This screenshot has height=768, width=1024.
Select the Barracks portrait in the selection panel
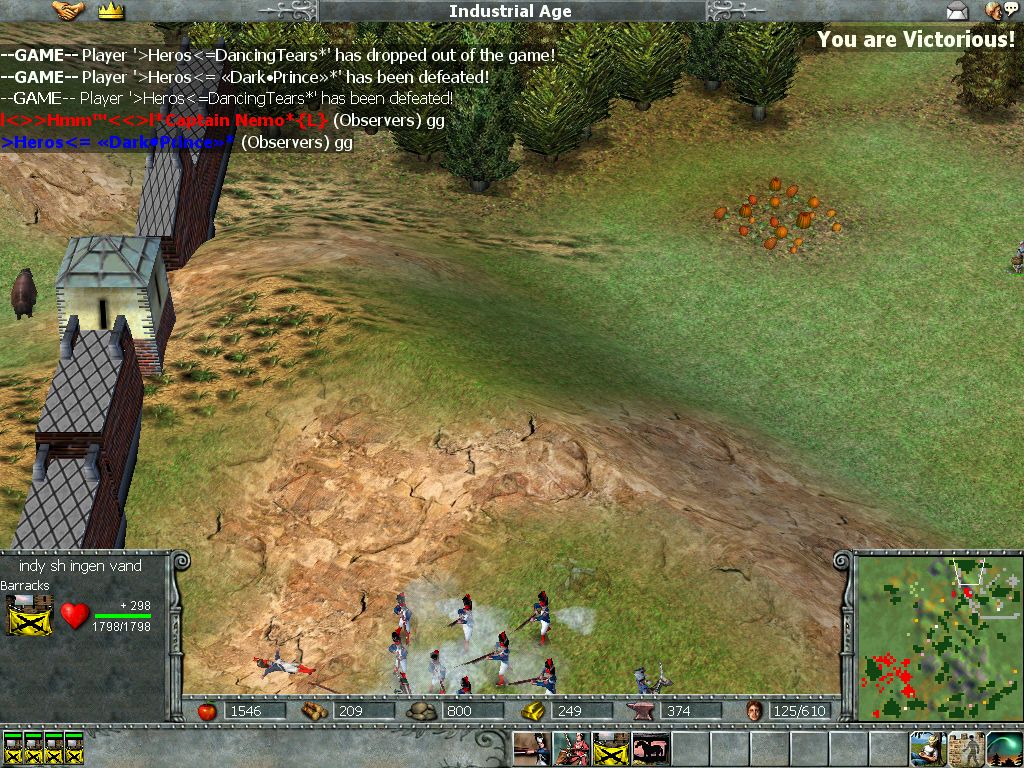[x=30, y=615]
